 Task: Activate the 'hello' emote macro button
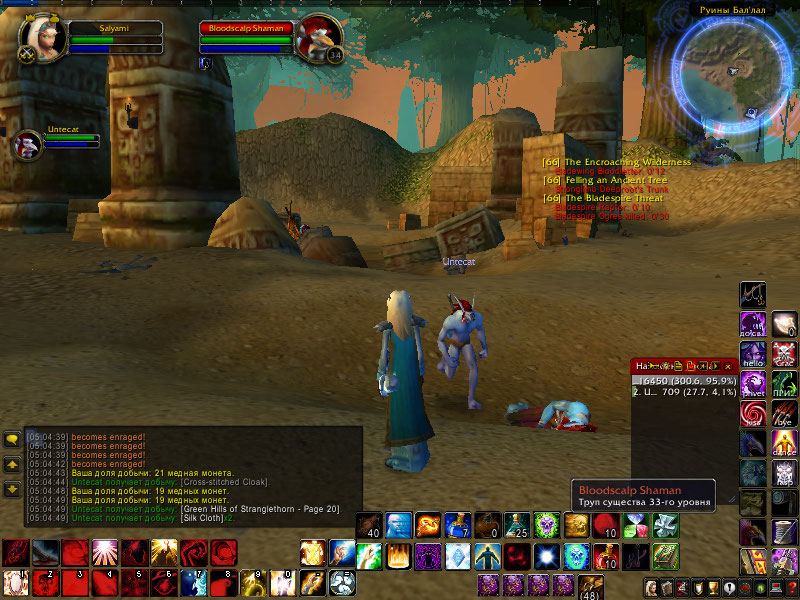[752, 353]
